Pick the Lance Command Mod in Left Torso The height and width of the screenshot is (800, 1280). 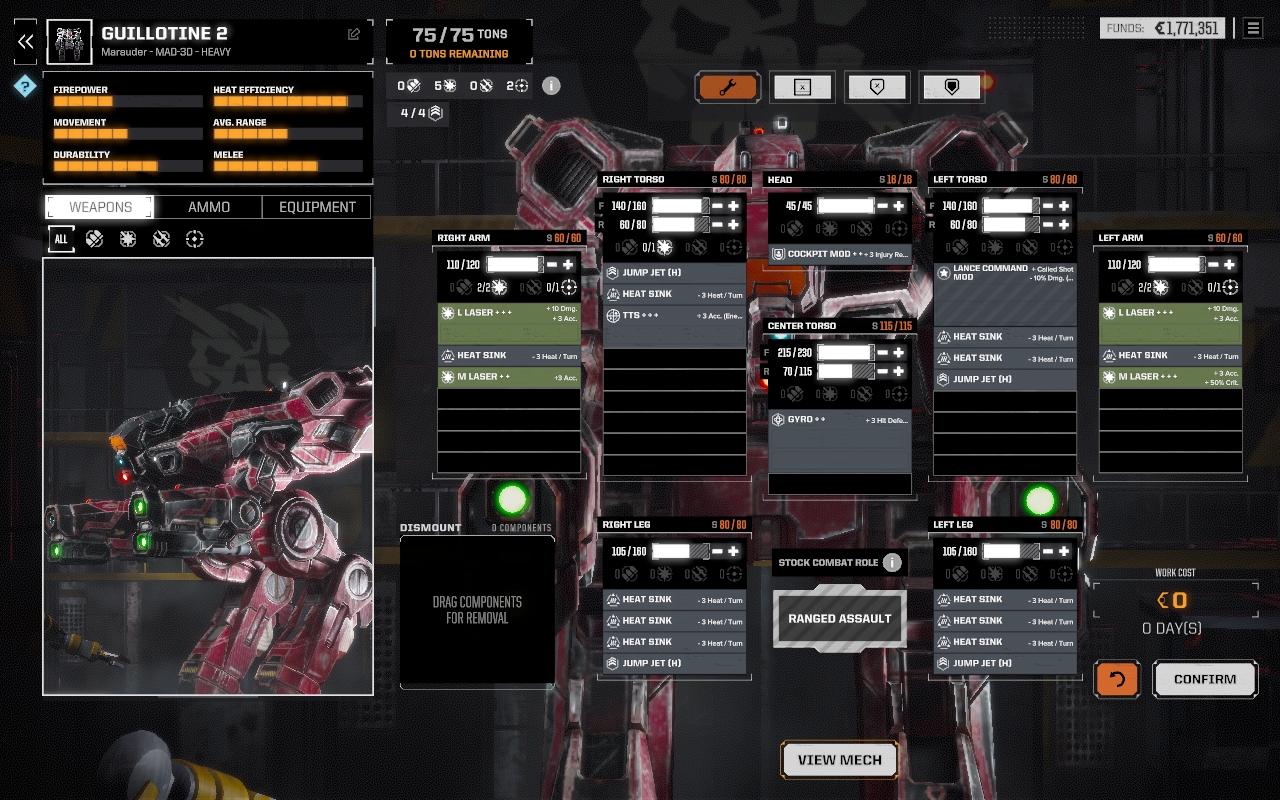click(1005, 272)
